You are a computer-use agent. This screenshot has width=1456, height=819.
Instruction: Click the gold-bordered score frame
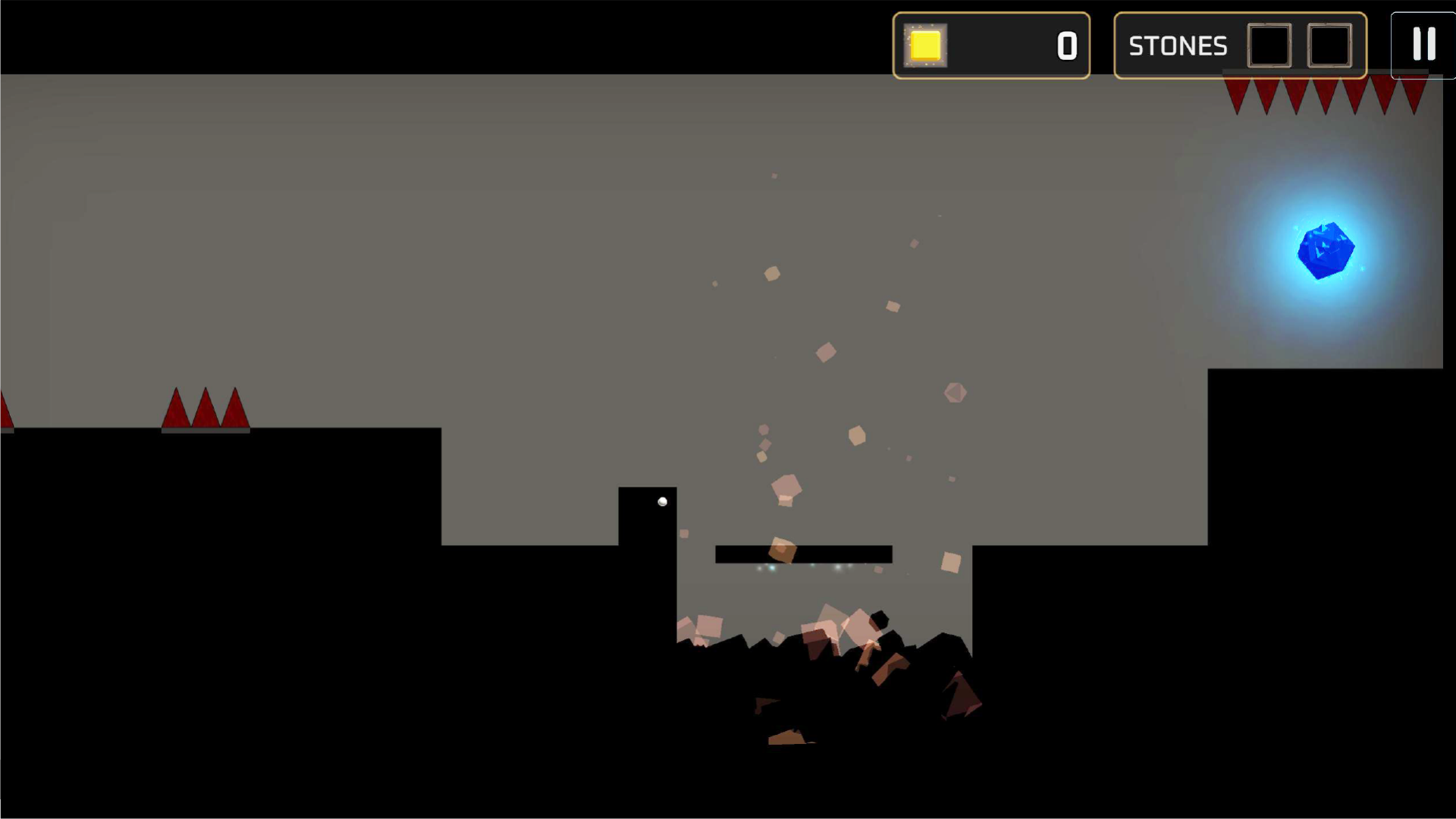coord(991,45)
